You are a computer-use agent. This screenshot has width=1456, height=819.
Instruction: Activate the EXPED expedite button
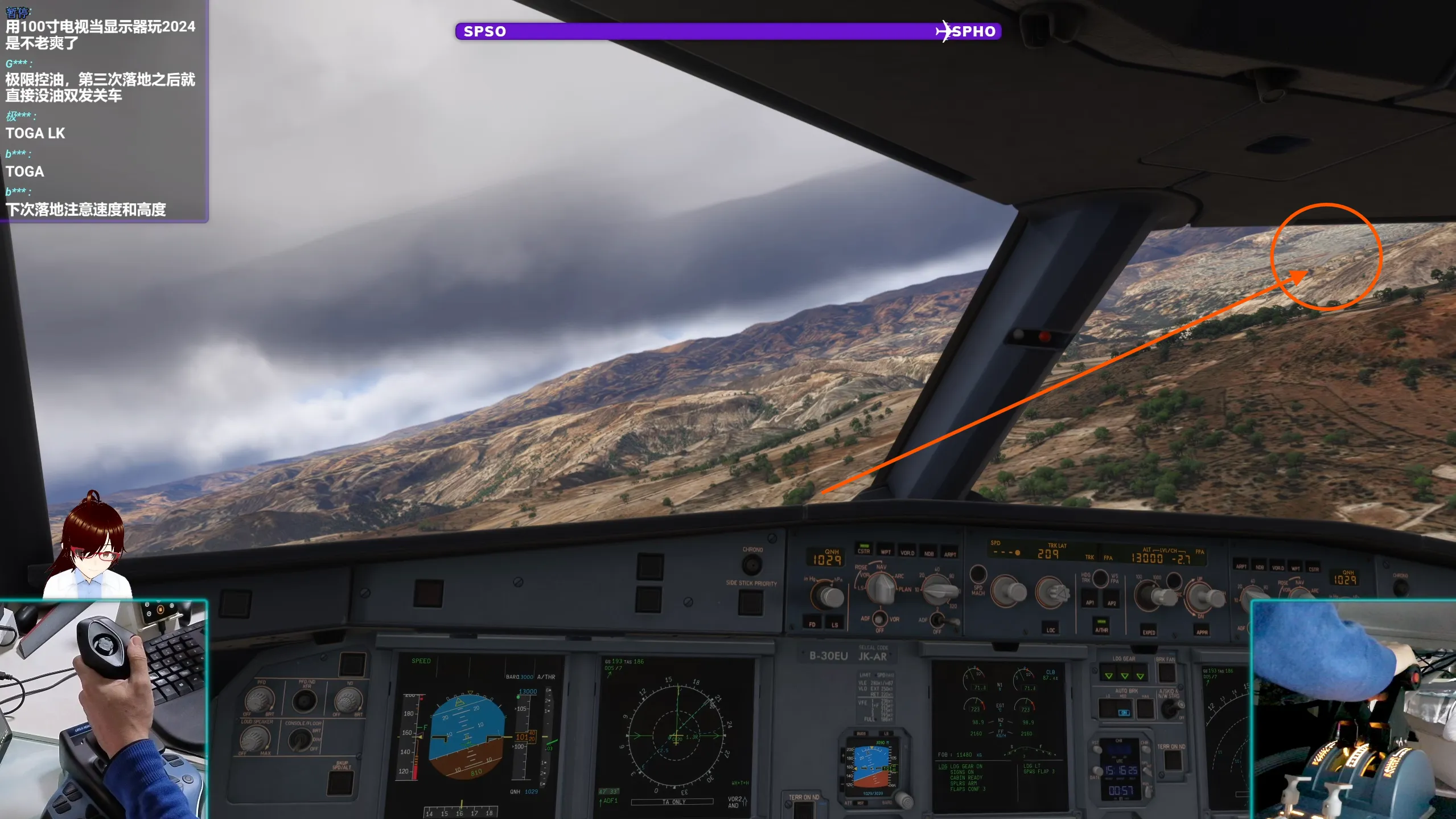(x=1149, y=629)
